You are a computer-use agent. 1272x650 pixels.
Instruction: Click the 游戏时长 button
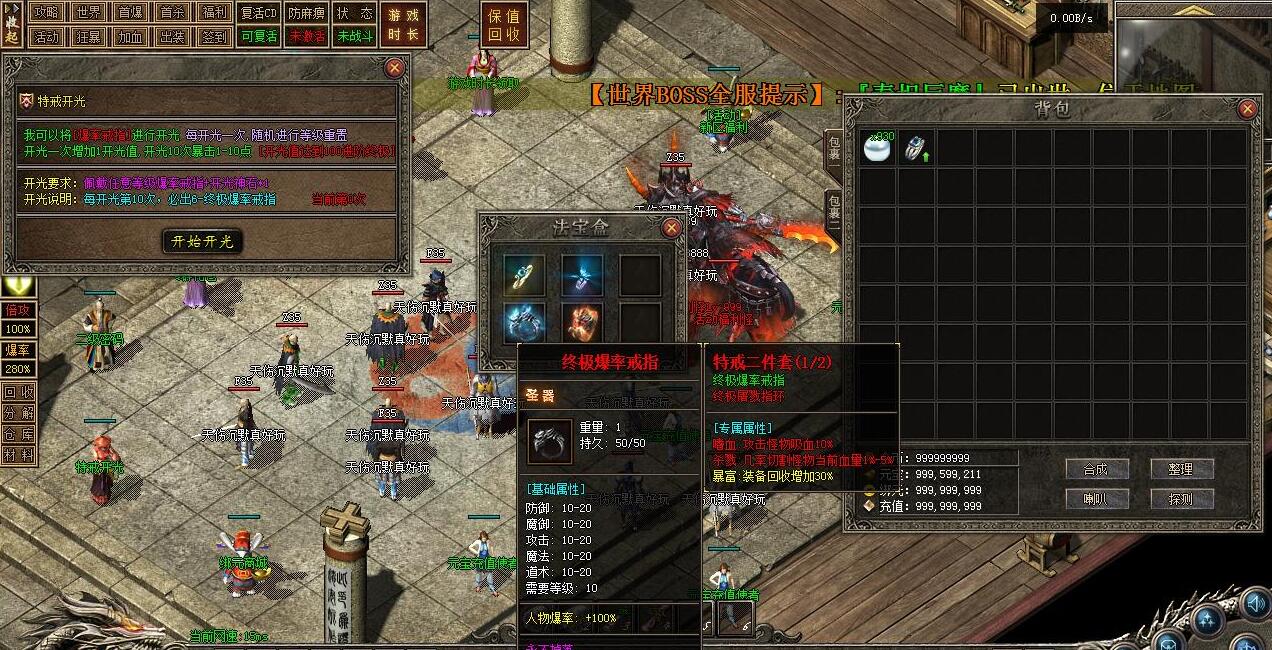[404, 24]
